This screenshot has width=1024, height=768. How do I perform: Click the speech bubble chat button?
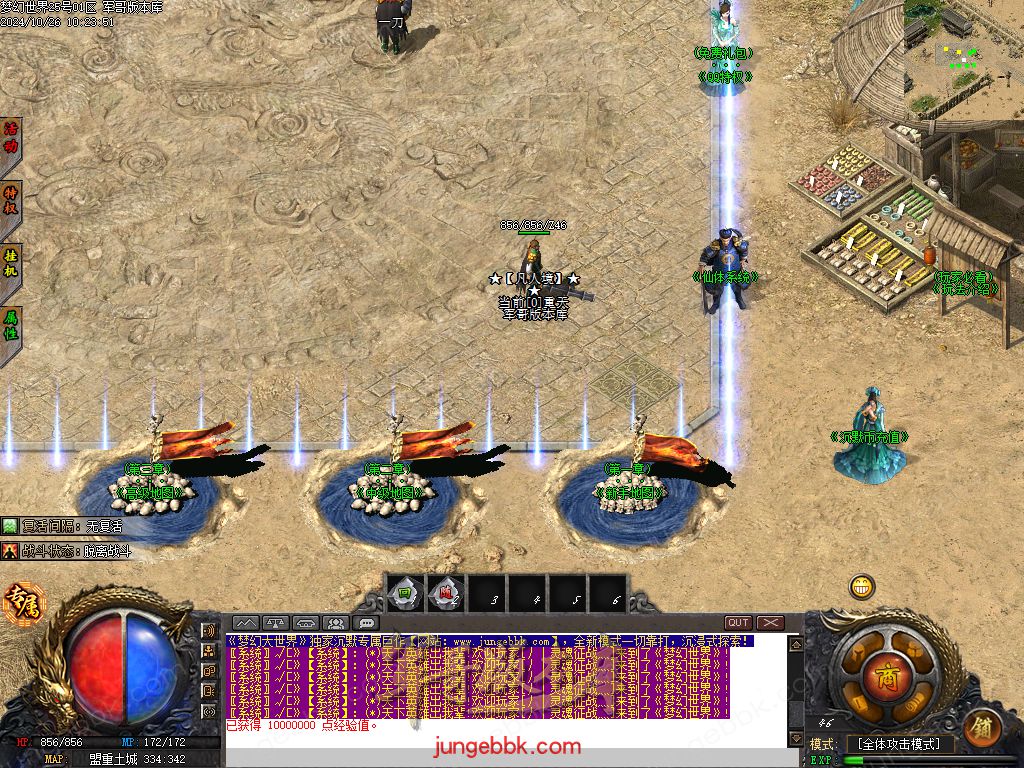[365, 623]
